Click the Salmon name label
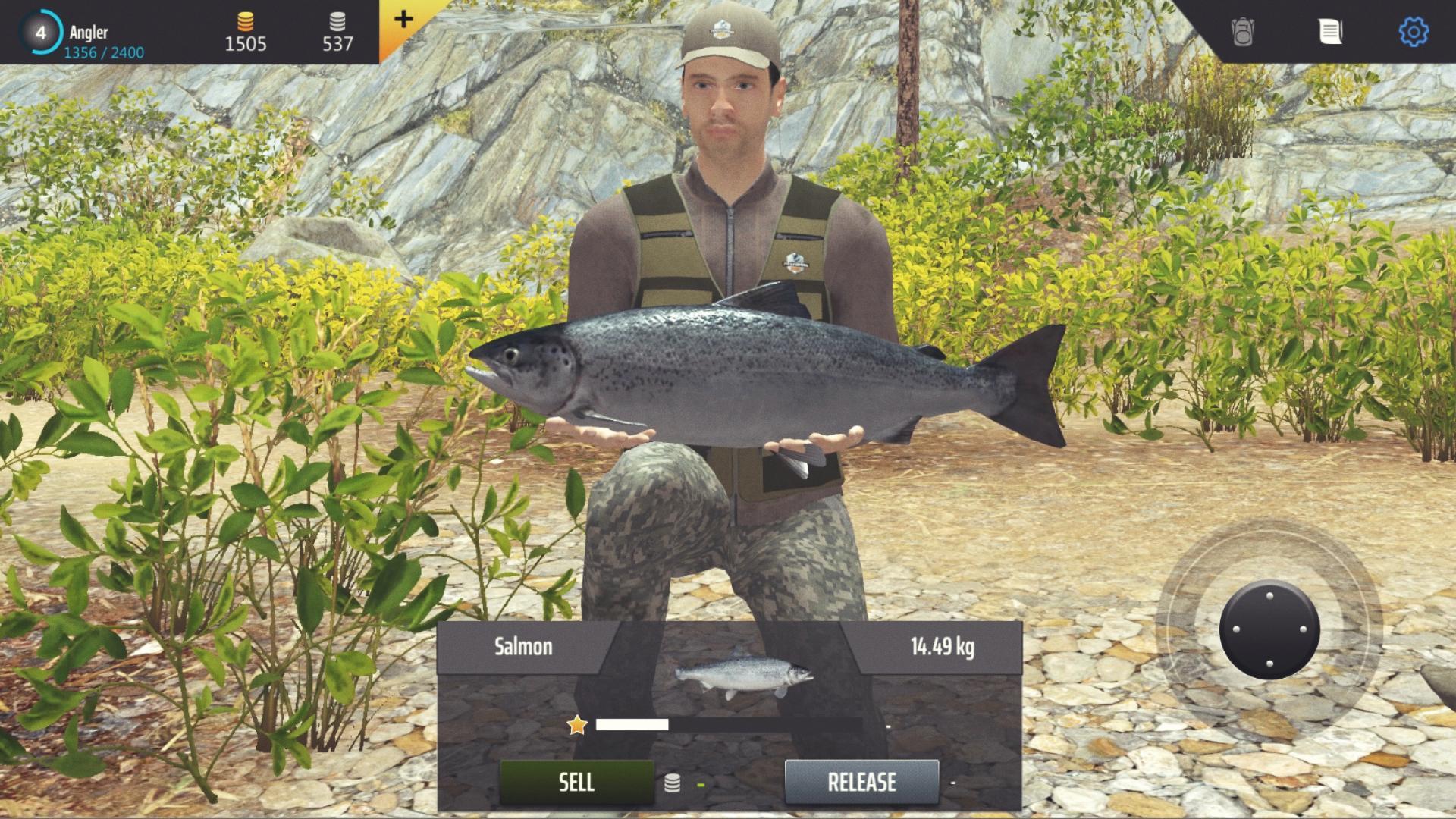 (x=522, y=647)
